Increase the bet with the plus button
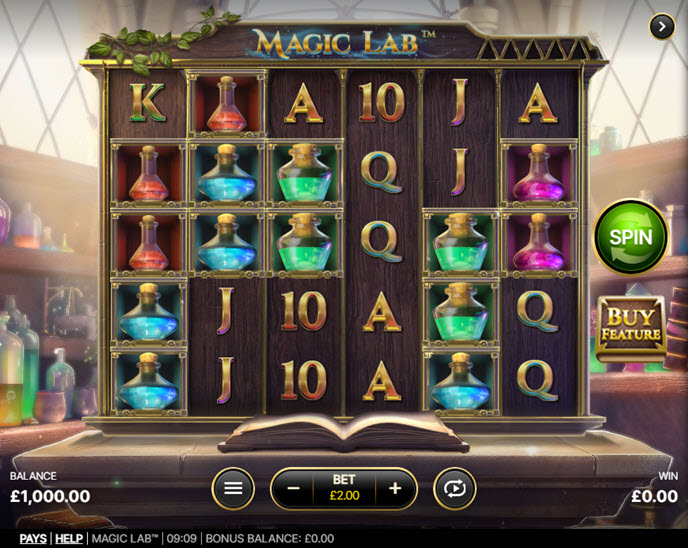Screen dimensions: 688x548 (x=395, y=488)
